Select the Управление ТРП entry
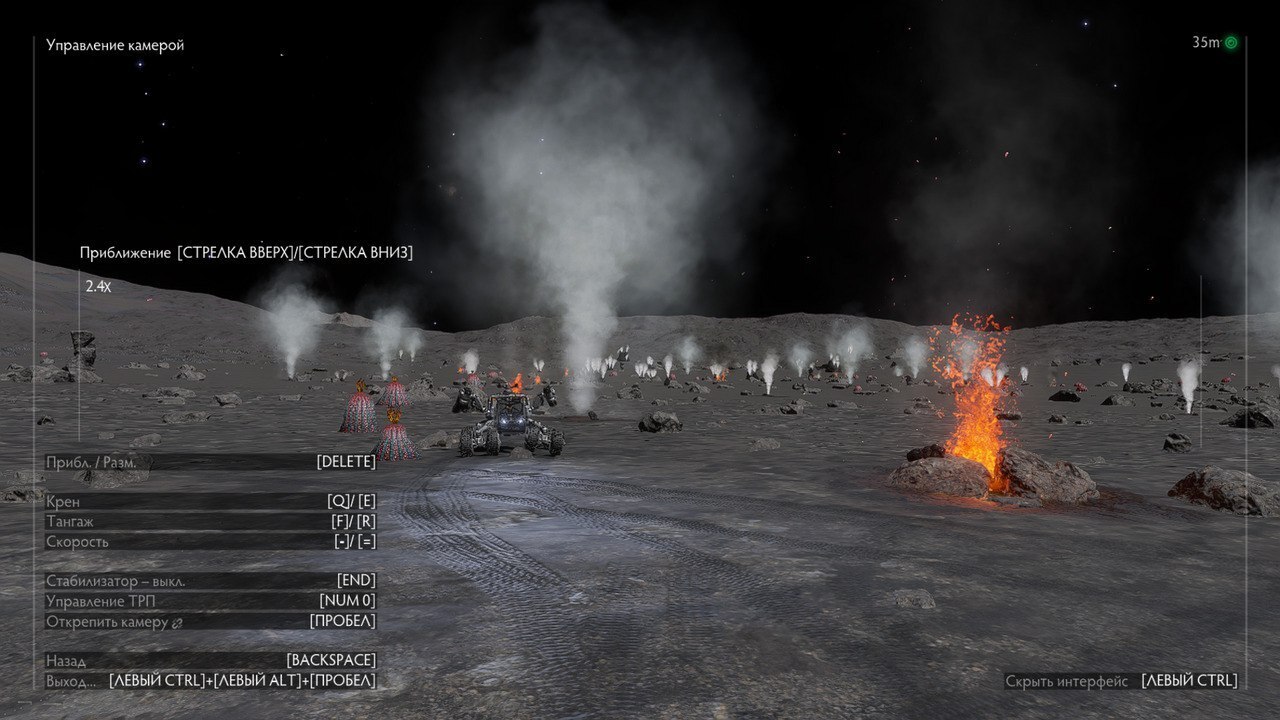Image resolution: width=1280 pixels, height=720 pixels. click(210, 601)
